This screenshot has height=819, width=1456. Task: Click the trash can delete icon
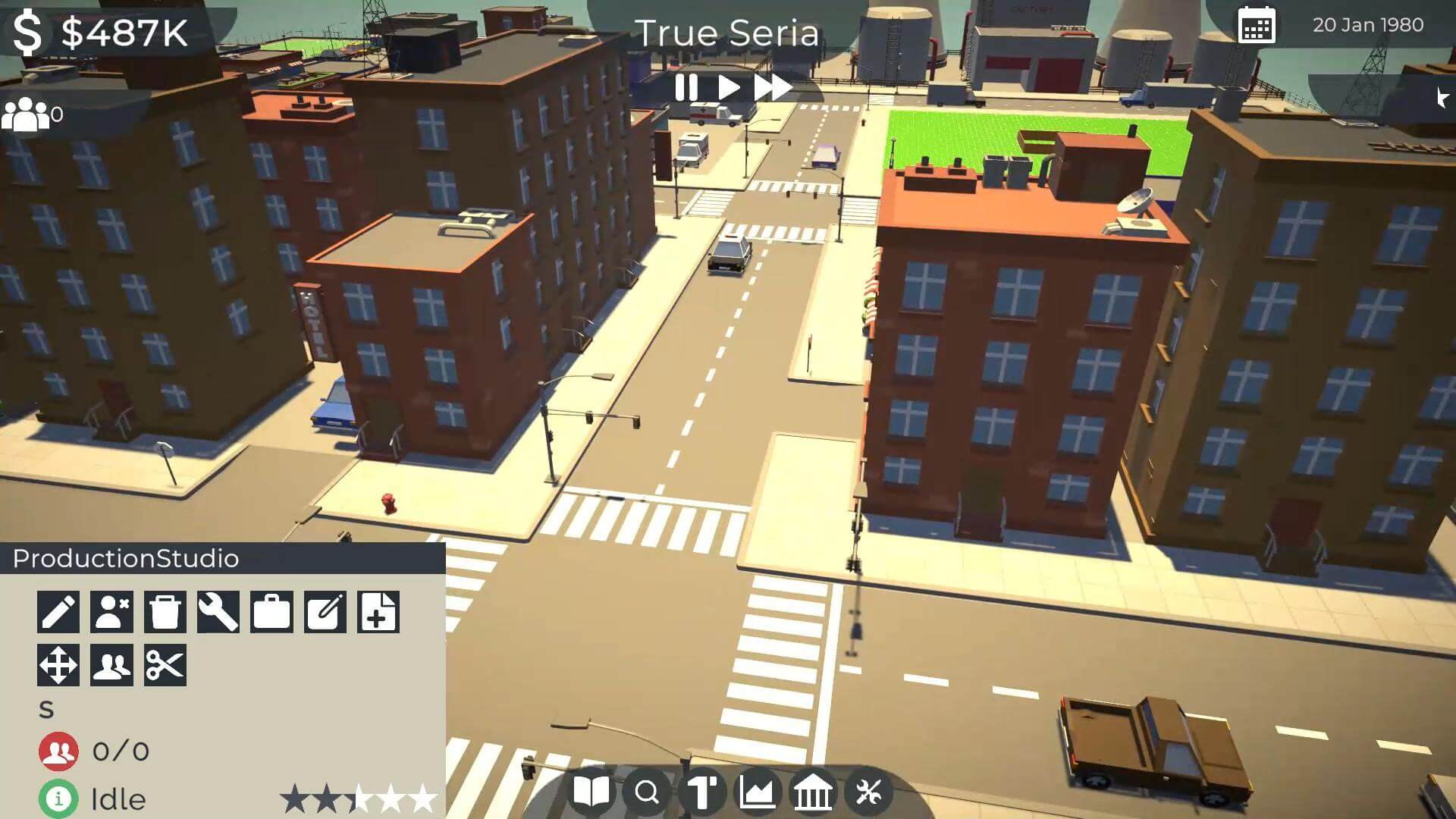tap(165, 612)
